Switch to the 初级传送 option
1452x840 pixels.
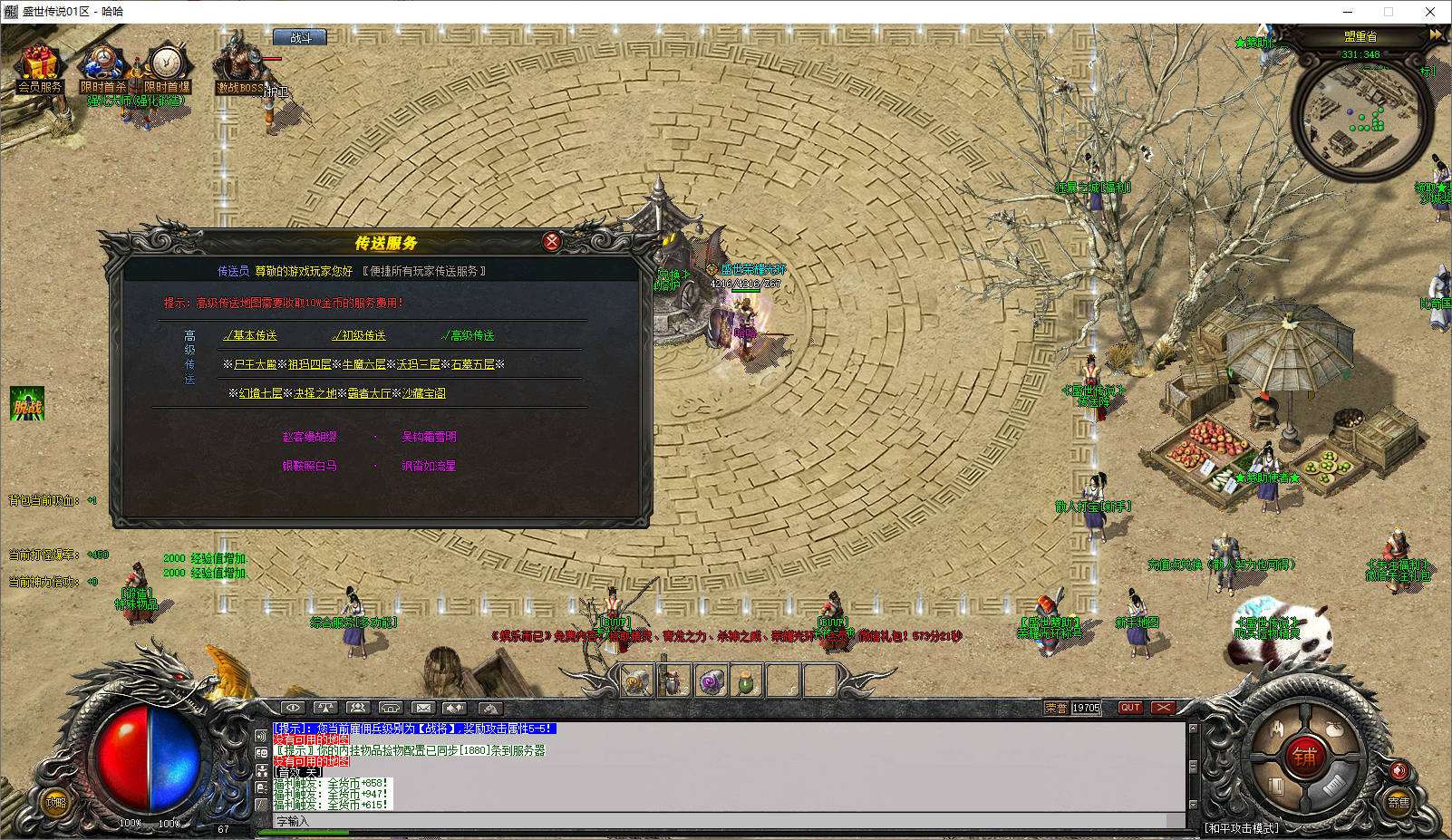click(x=360, y=335)
